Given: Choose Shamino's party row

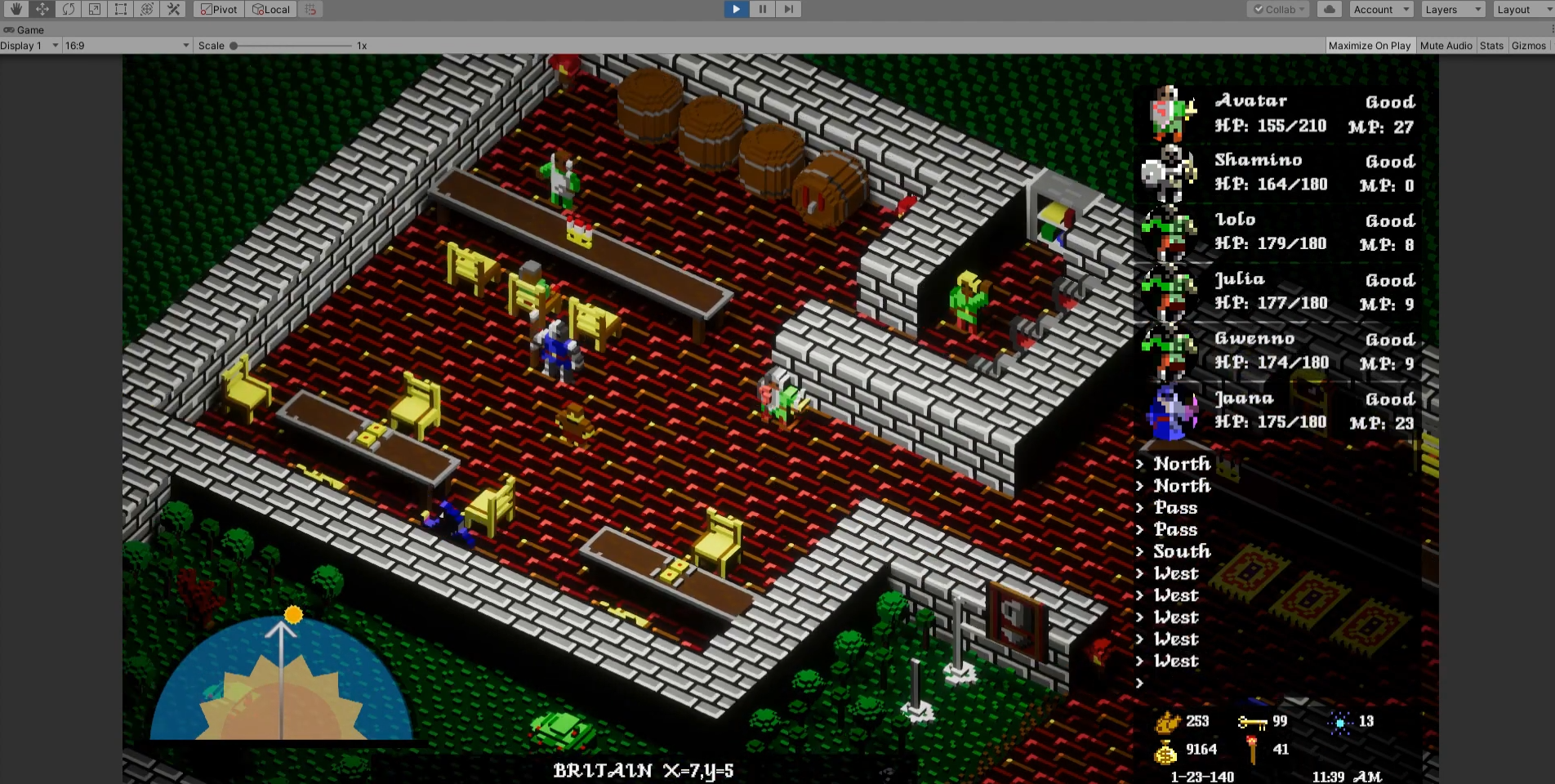Looking at the screenshot, I should pos(1279,172).
